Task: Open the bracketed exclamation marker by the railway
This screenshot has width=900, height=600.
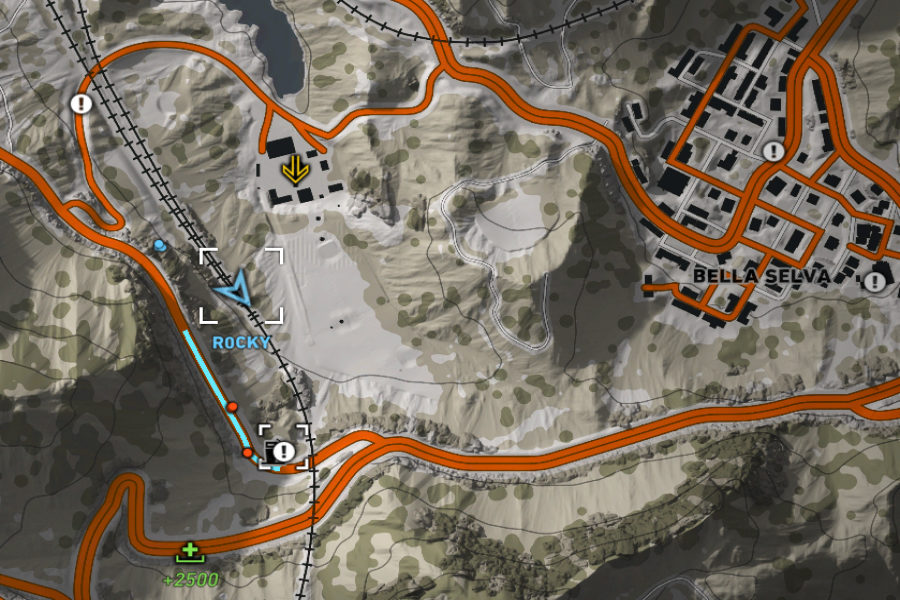Action: tap(284, 452)
